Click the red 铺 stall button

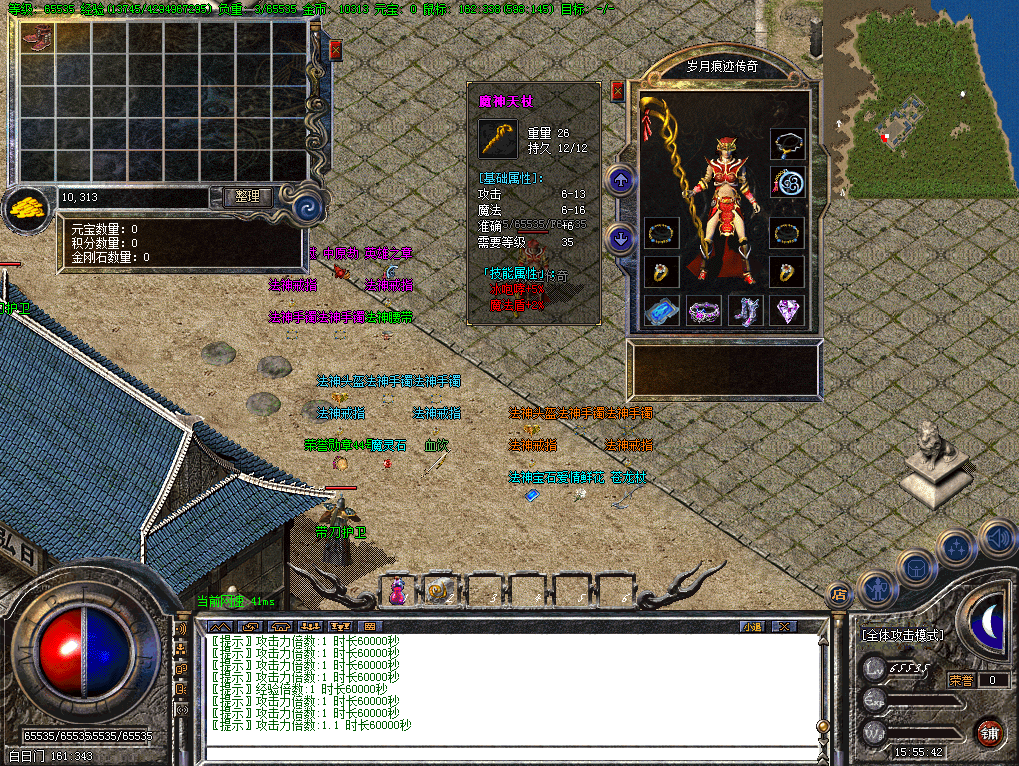pyautogui.click(x=989, y=732)
